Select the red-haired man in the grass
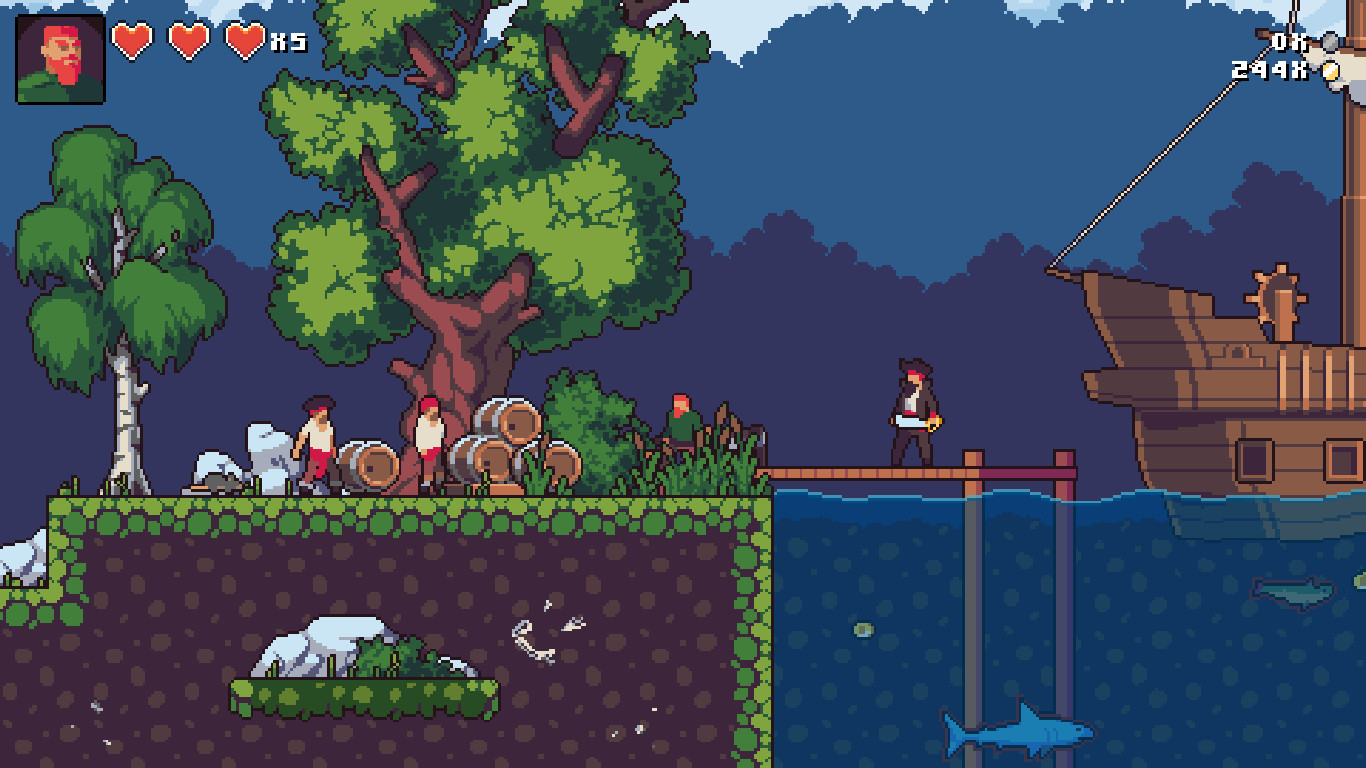 pyautogui.click(x=683, y=415)
